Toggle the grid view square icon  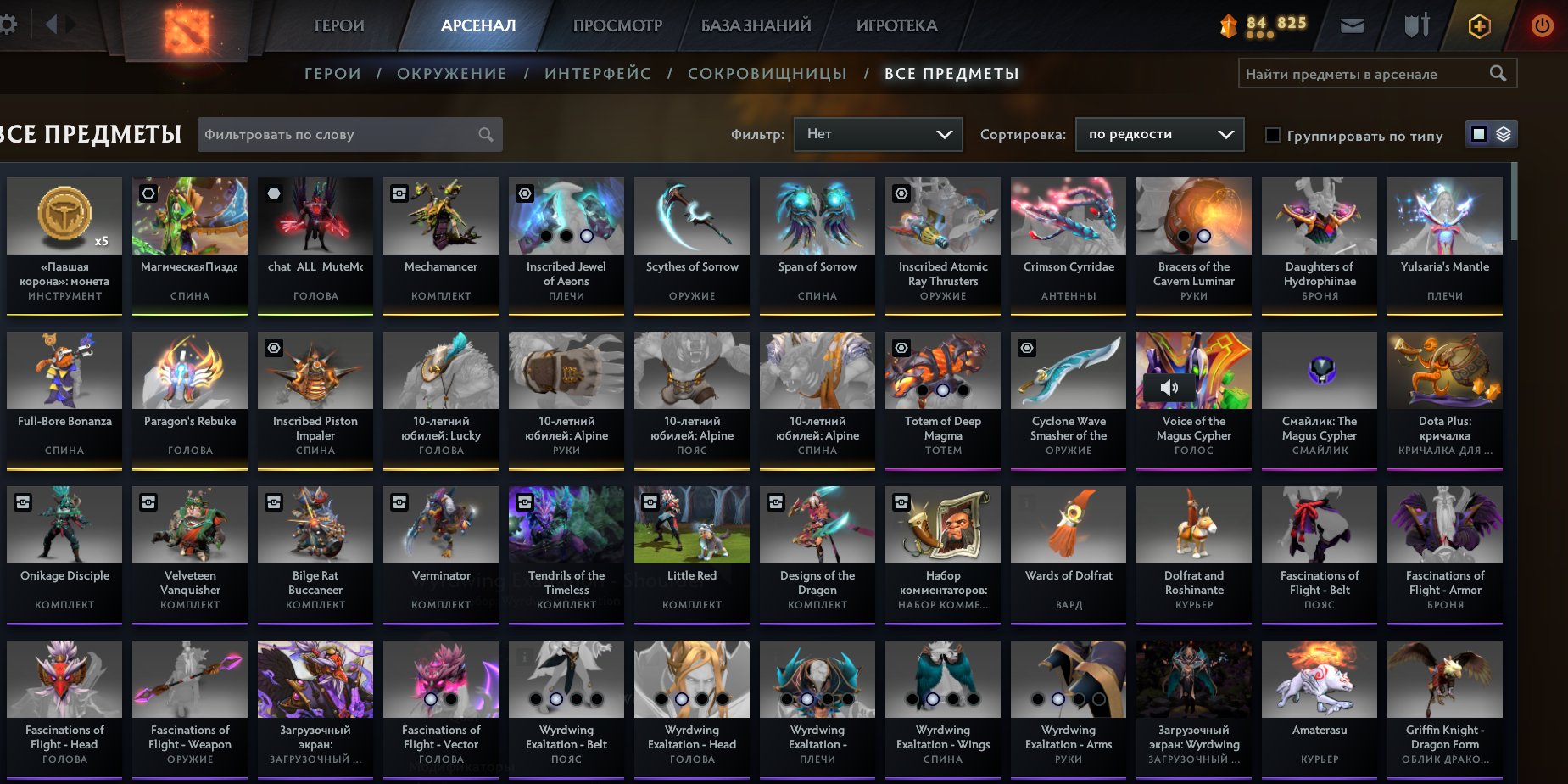pyautogui.click(x=1479, y=134)
